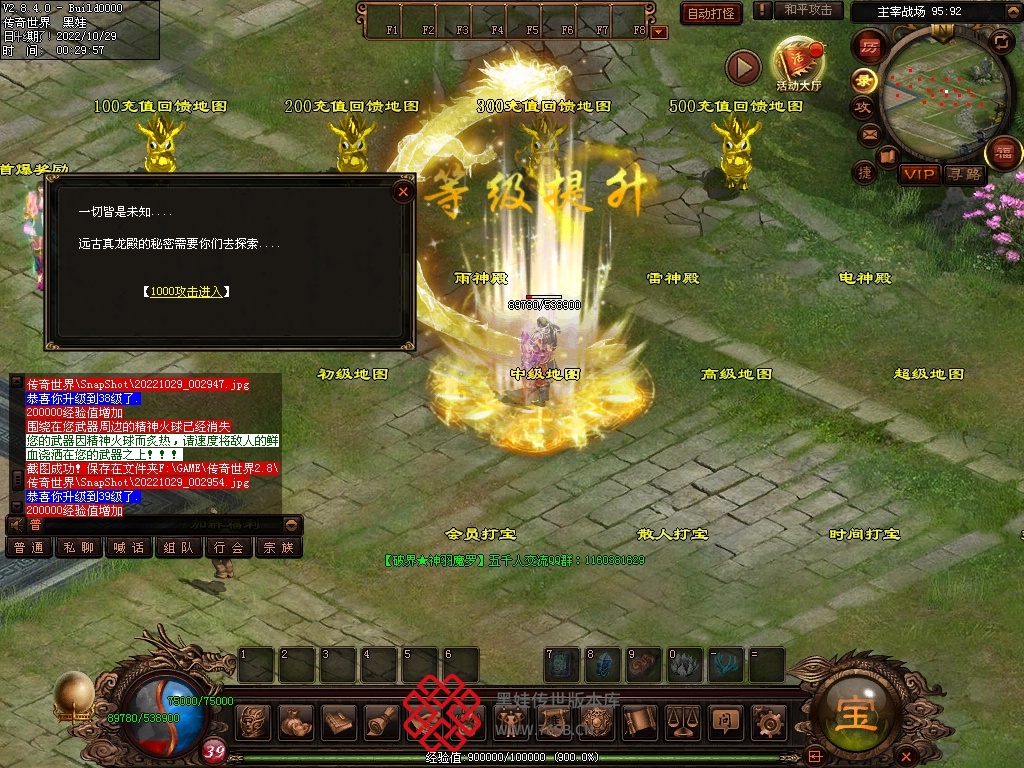
Task: Click the round play arrow button
Action: (743, 67)
